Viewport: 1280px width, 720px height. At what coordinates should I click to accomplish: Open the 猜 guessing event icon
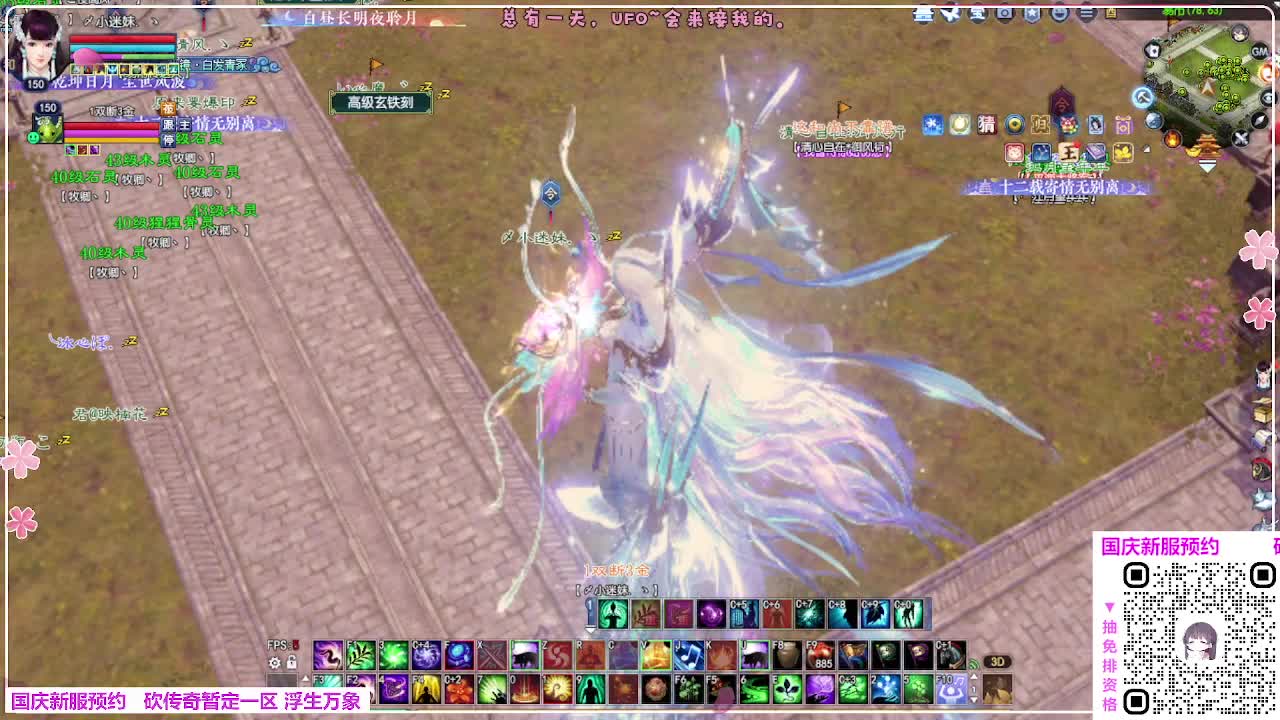pos(986,125)
